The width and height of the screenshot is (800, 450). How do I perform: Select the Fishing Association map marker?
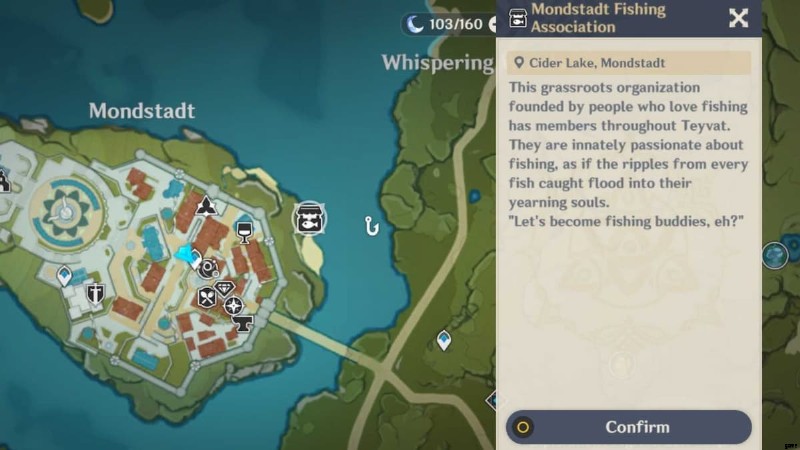(309, 219)
